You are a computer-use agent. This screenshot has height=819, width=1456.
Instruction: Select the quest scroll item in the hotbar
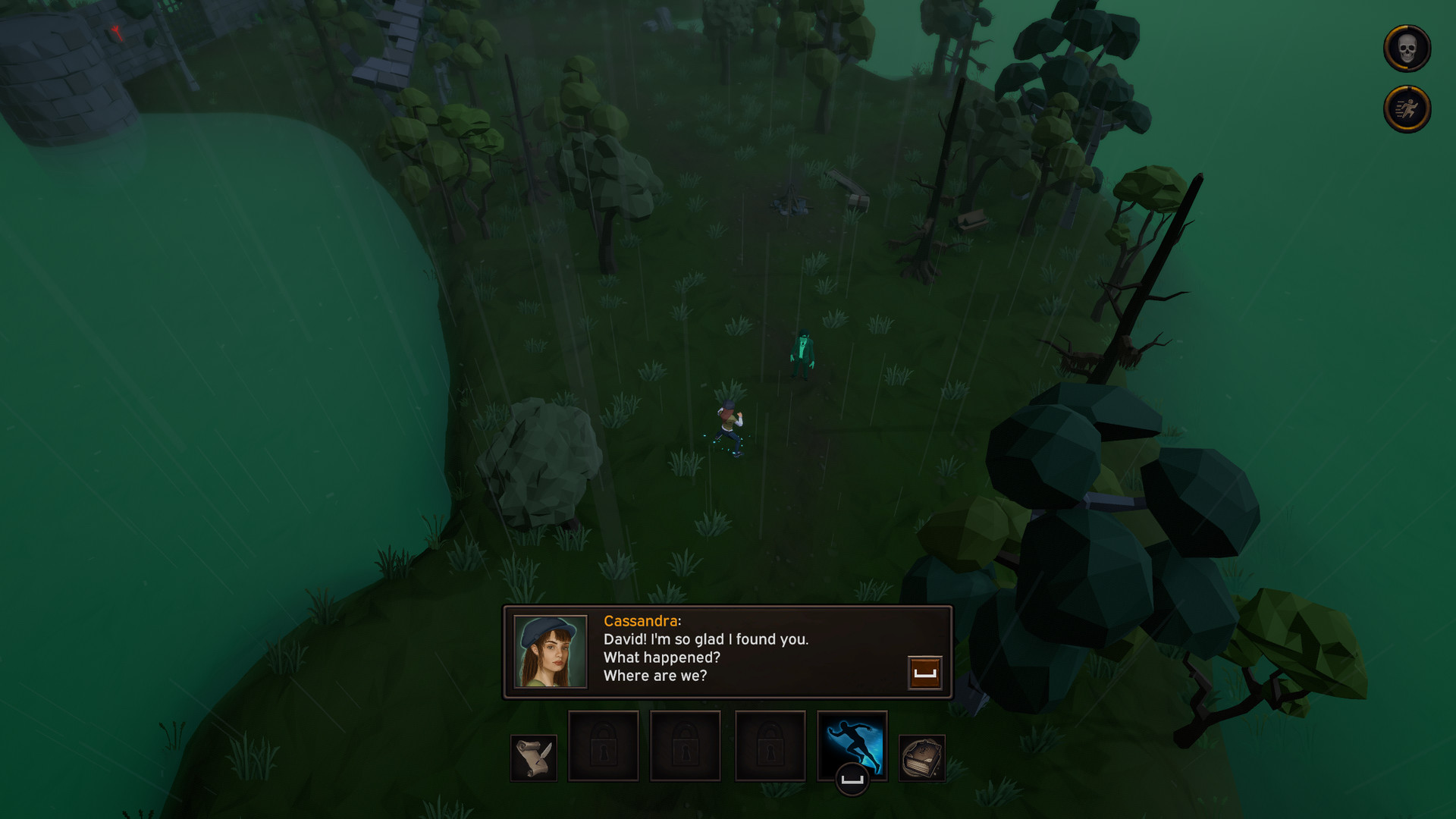(x=532, y=756)
